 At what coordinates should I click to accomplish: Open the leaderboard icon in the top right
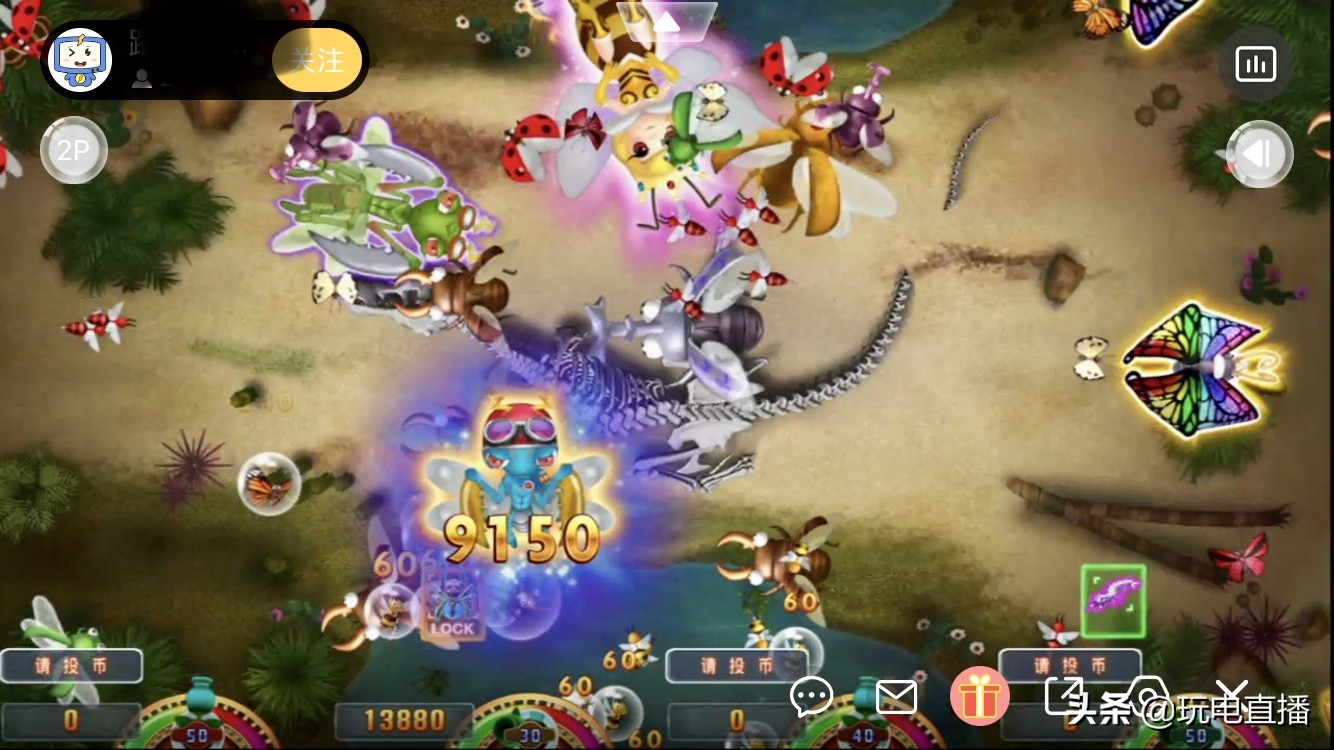[1255, 62]
